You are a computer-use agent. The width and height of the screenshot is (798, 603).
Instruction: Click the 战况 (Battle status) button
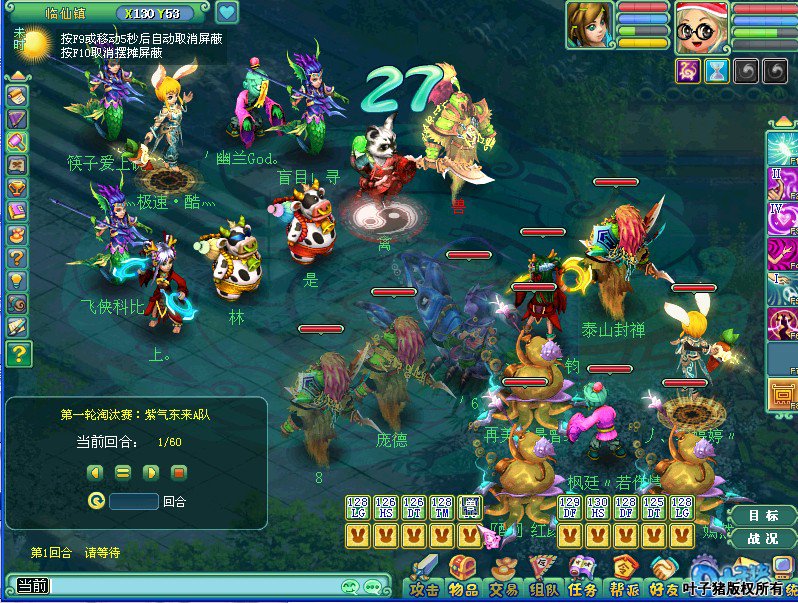point(764,539)
